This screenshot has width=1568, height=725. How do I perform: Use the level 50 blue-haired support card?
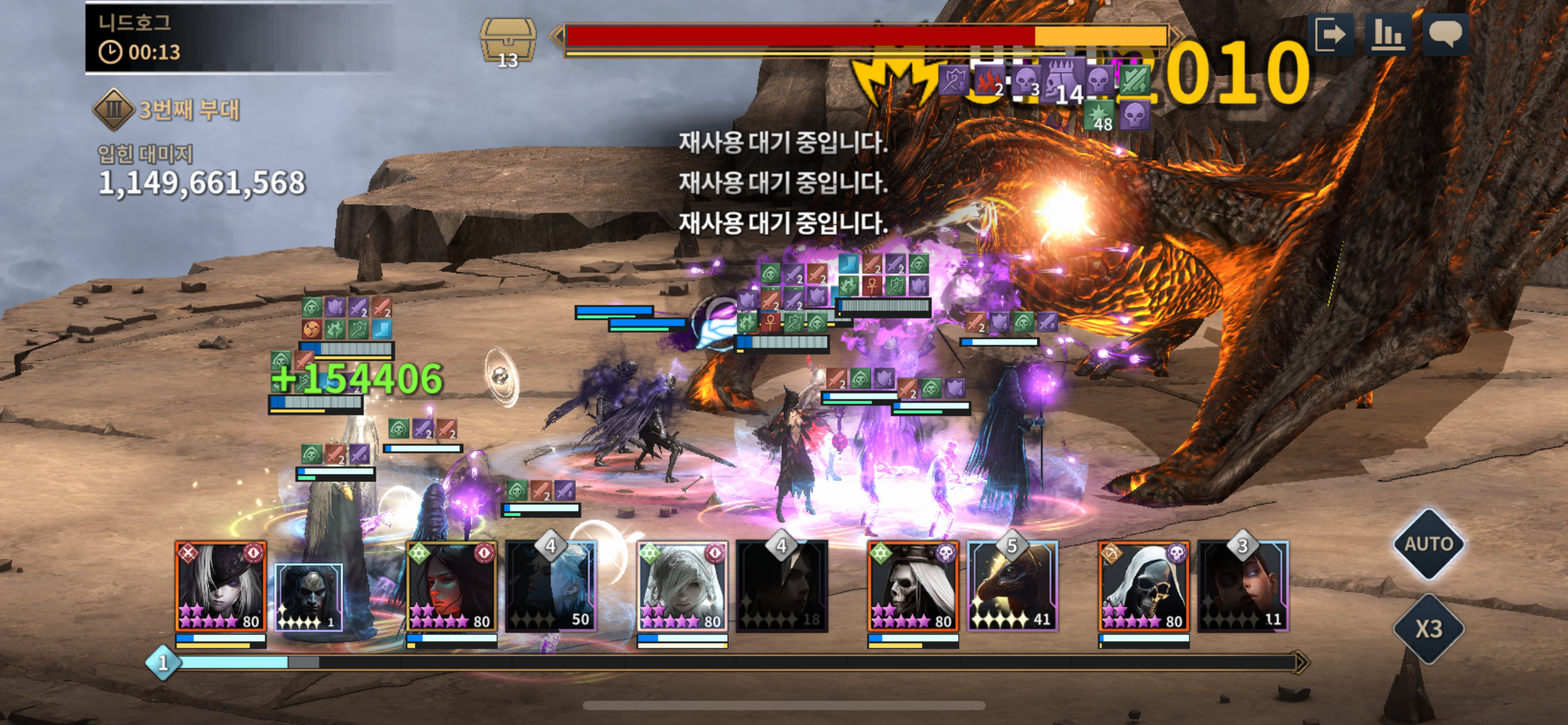pyautogui.click(x=551, y=586)
